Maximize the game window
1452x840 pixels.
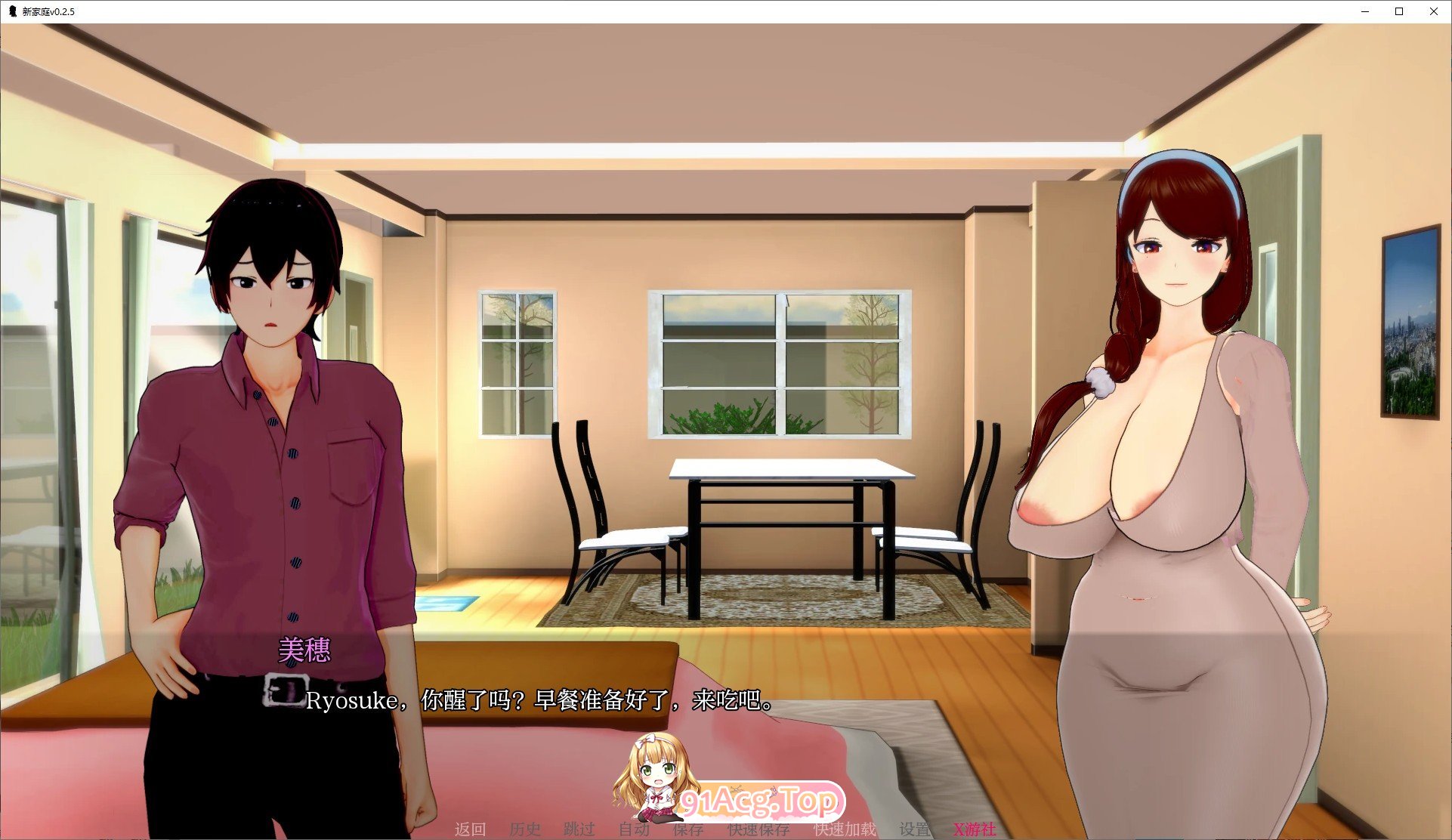(x=1398, y=11)
